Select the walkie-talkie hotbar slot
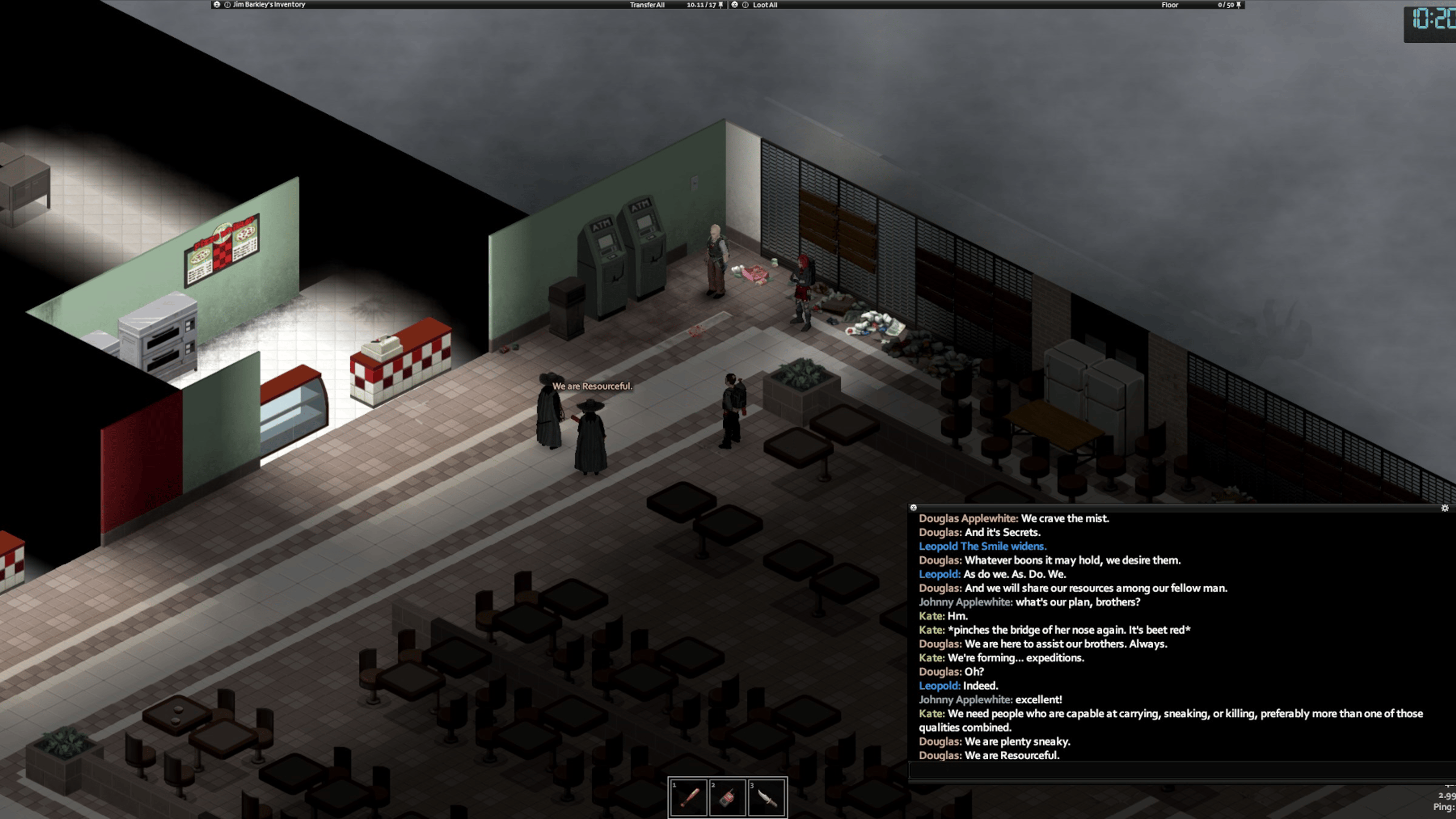 pyautogui.click(x=728, y=797)
